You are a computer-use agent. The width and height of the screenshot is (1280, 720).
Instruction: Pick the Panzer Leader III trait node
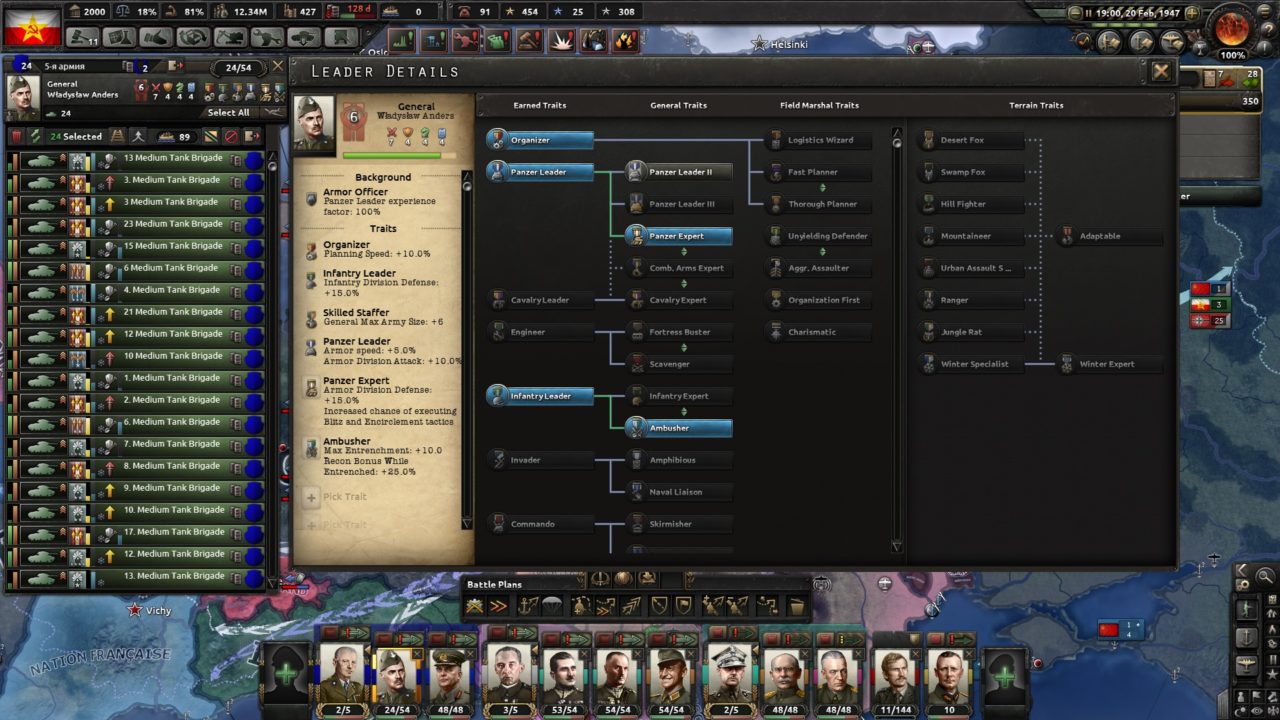(x=679, y=204)
